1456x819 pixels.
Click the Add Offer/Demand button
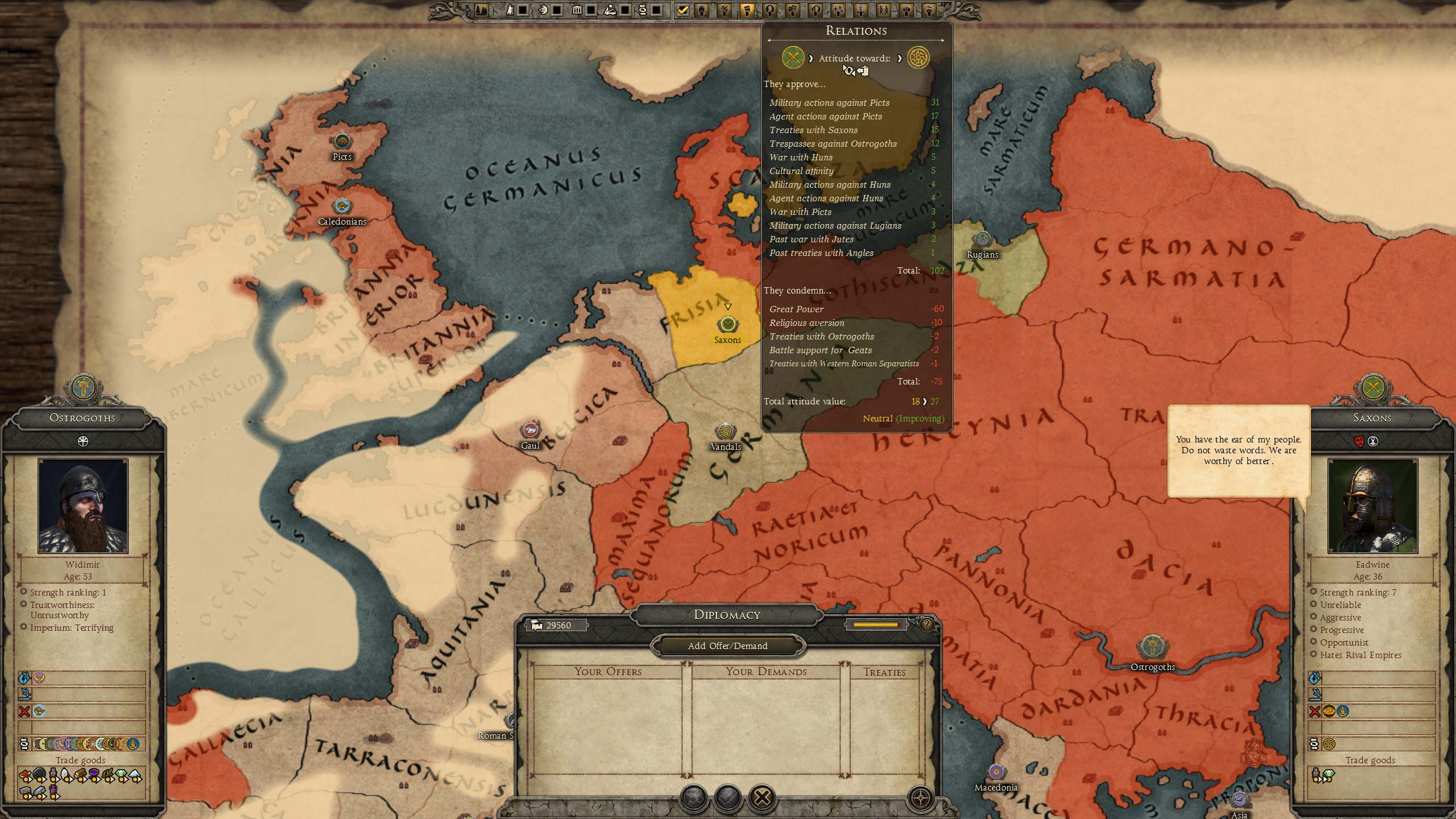click(727, 646)
